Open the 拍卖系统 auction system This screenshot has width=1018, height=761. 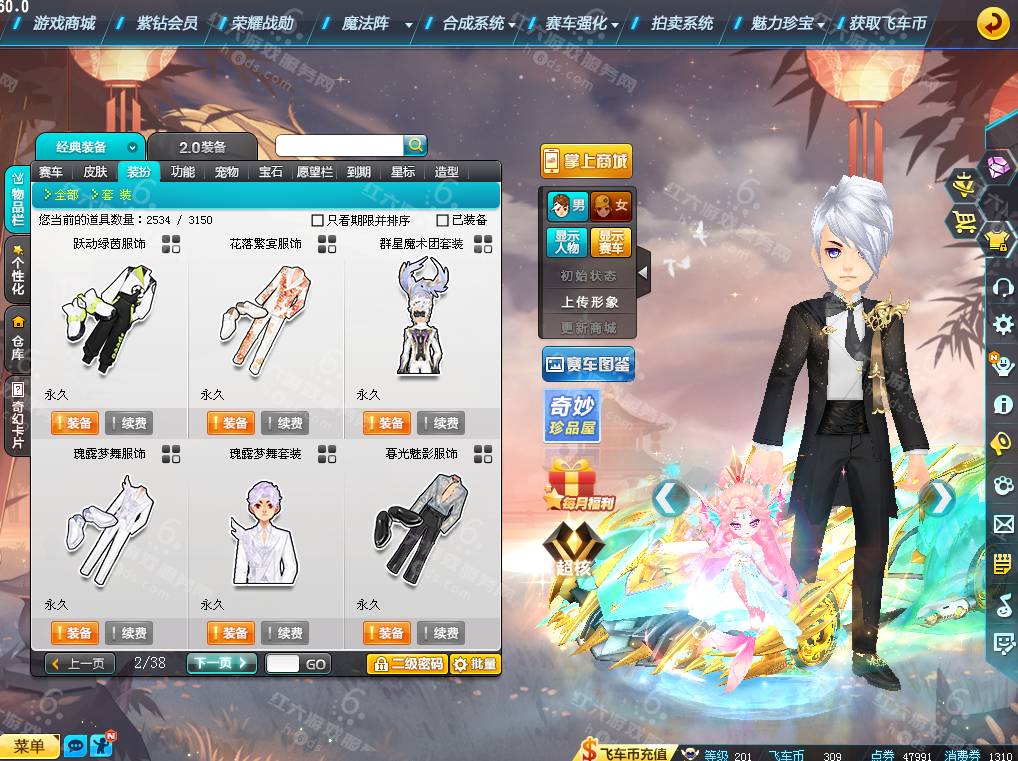(682, 22)
